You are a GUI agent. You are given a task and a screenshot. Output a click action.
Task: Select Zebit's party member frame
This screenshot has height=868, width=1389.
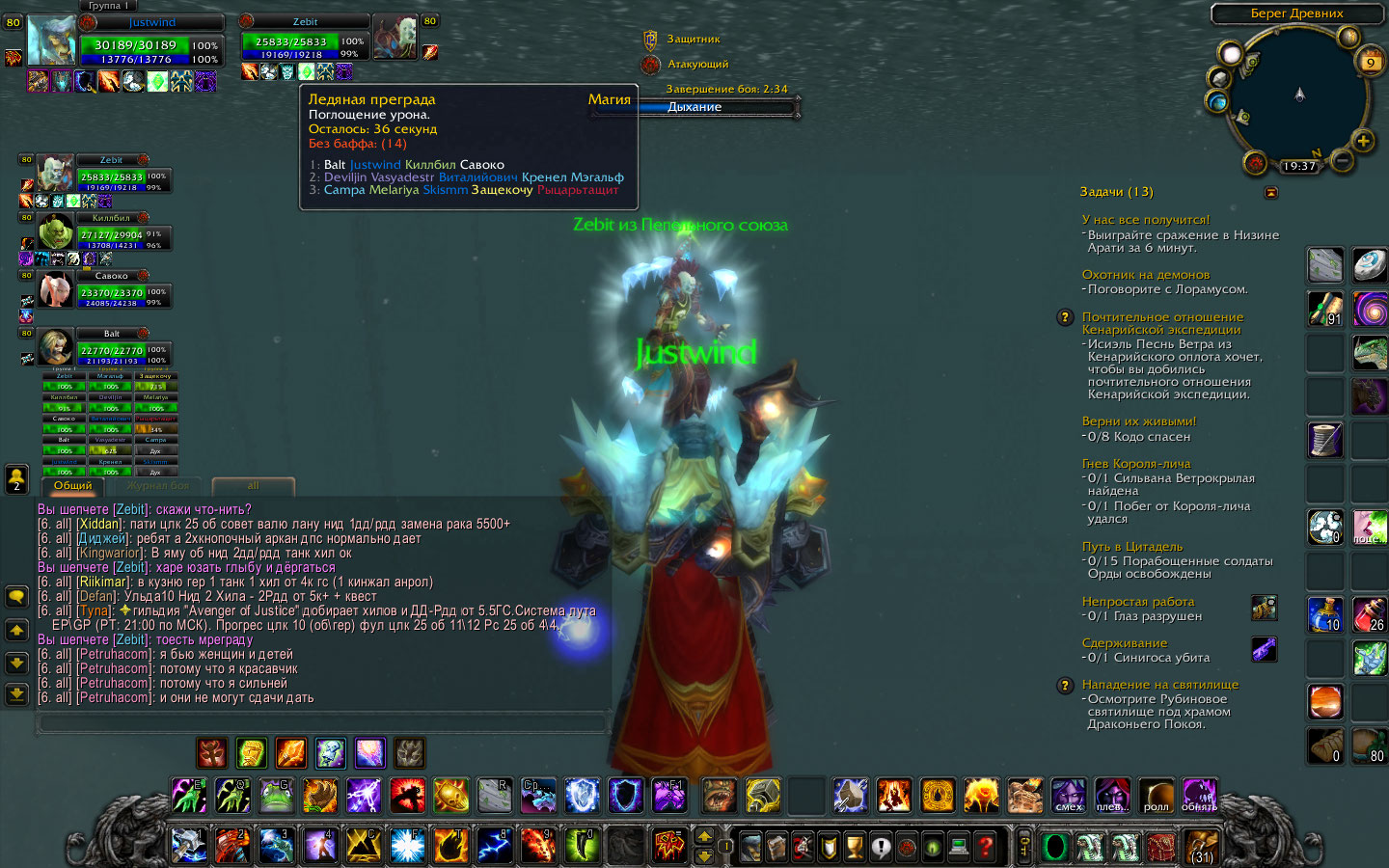111,176
